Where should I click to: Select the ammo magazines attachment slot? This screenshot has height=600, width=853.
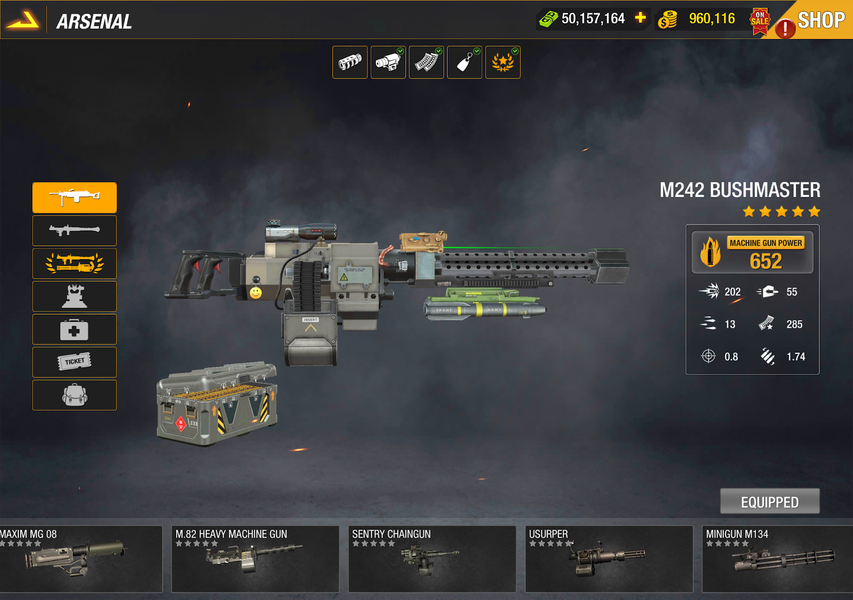(x=427, y=62)
